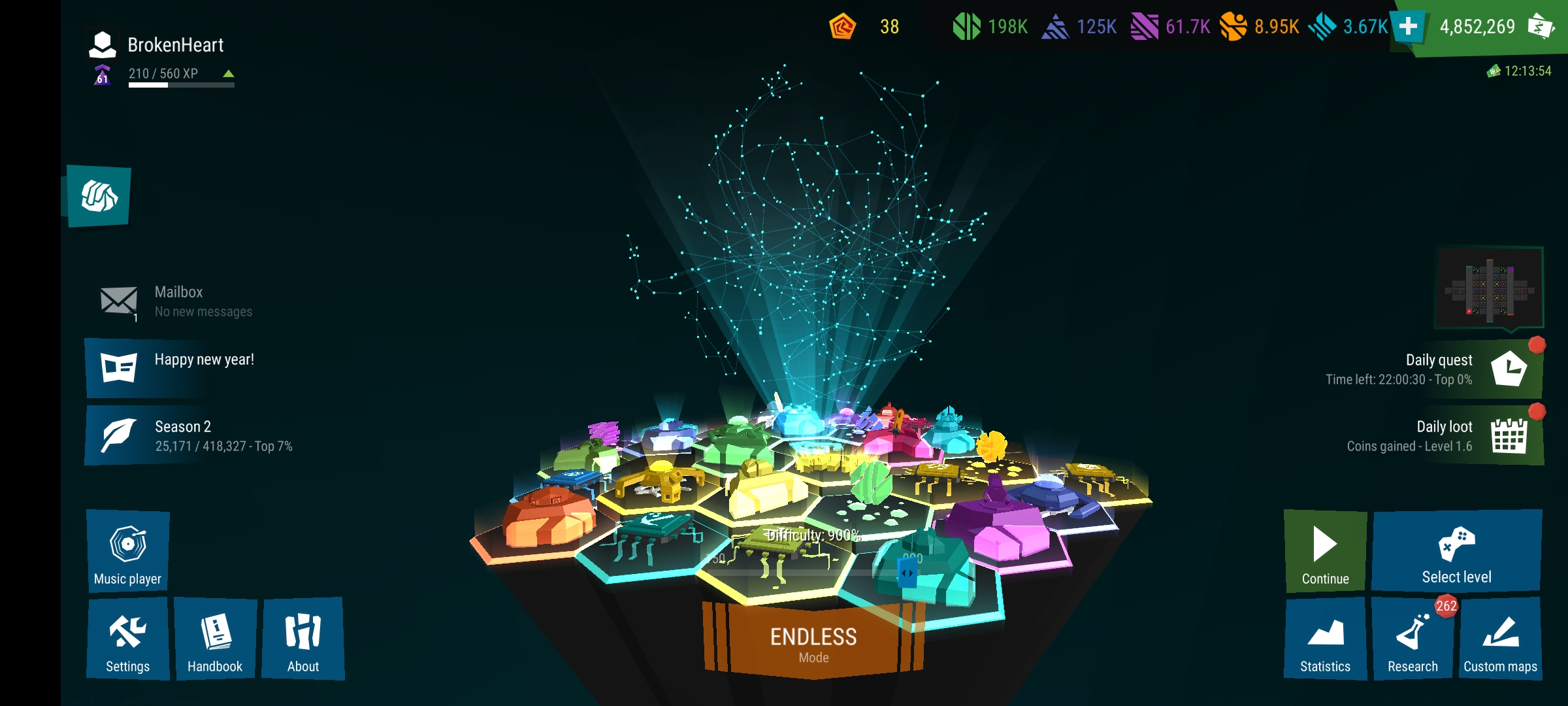Select the daily quest map thumbnail
This screenshot has height=706, width=1568.
pyautogui.click(x=1489, y=289)
